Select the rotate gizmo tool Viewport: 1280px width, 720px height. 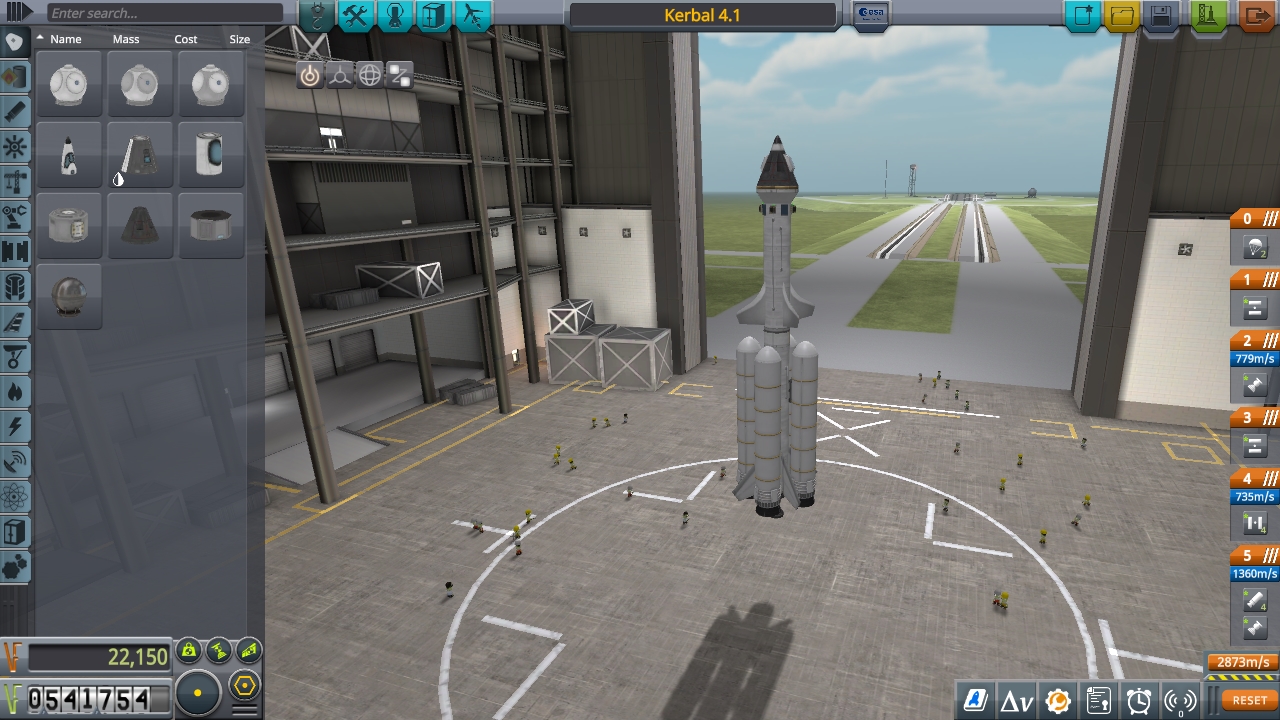[x=370, y=75]
